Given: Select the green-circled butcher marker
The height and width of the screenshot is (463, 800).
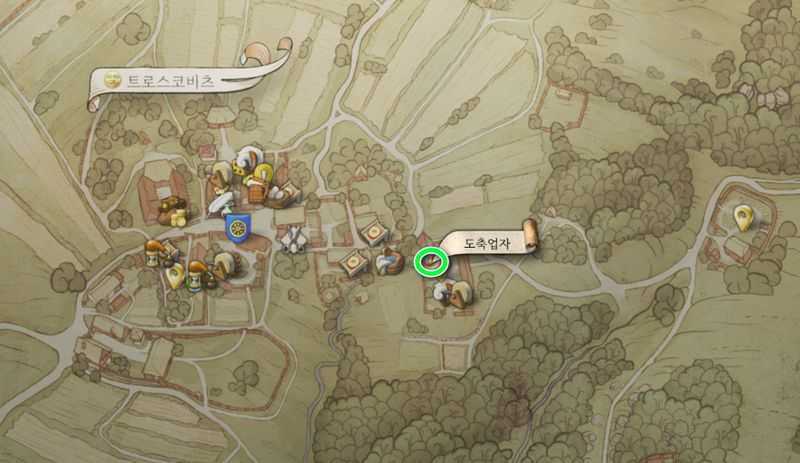Looking at the screenshot, I should click(x=429, y=262).
